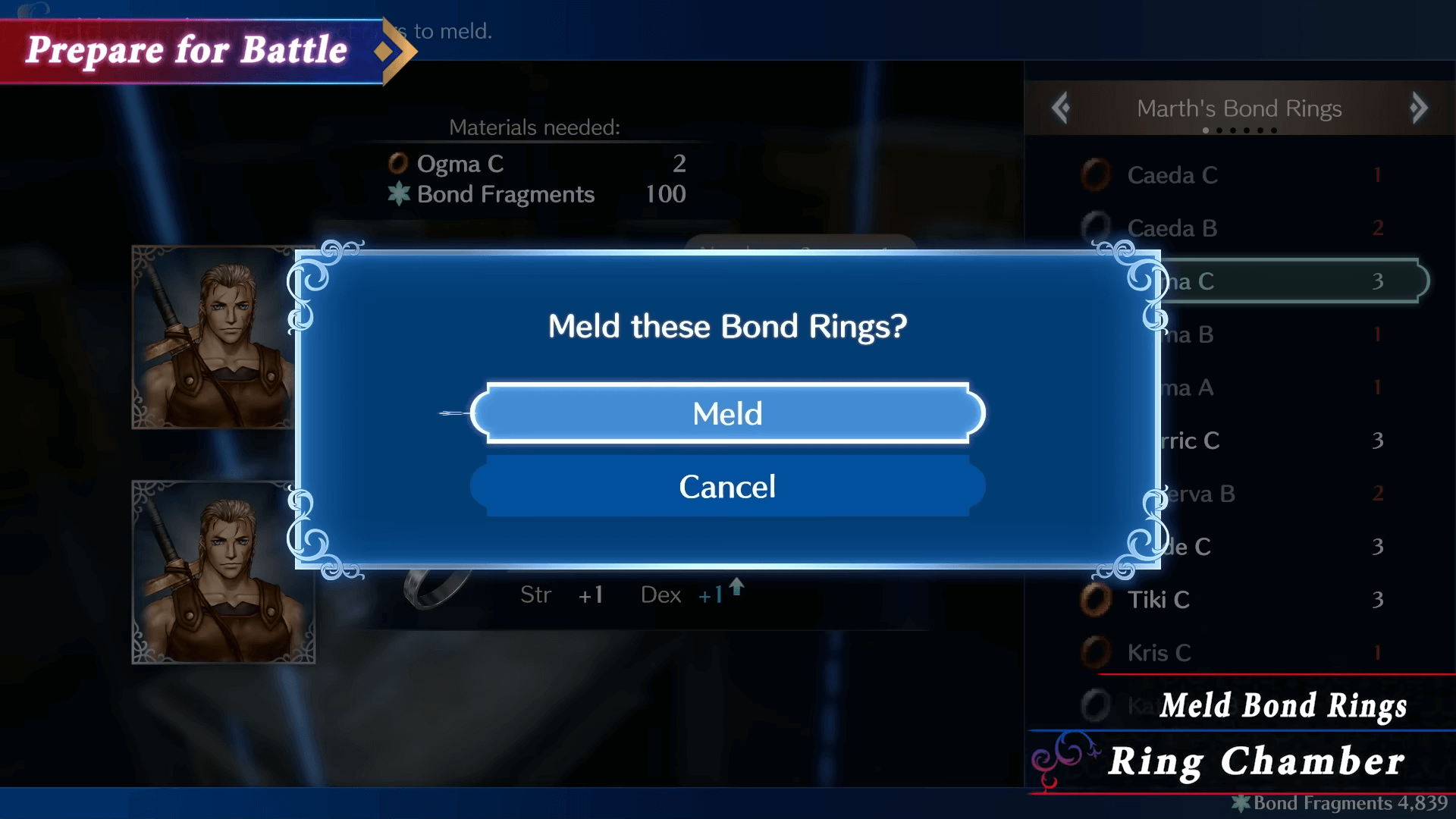1456x819 pixels.
Task: Confirm with the Meld button
Action: (726, 413)
